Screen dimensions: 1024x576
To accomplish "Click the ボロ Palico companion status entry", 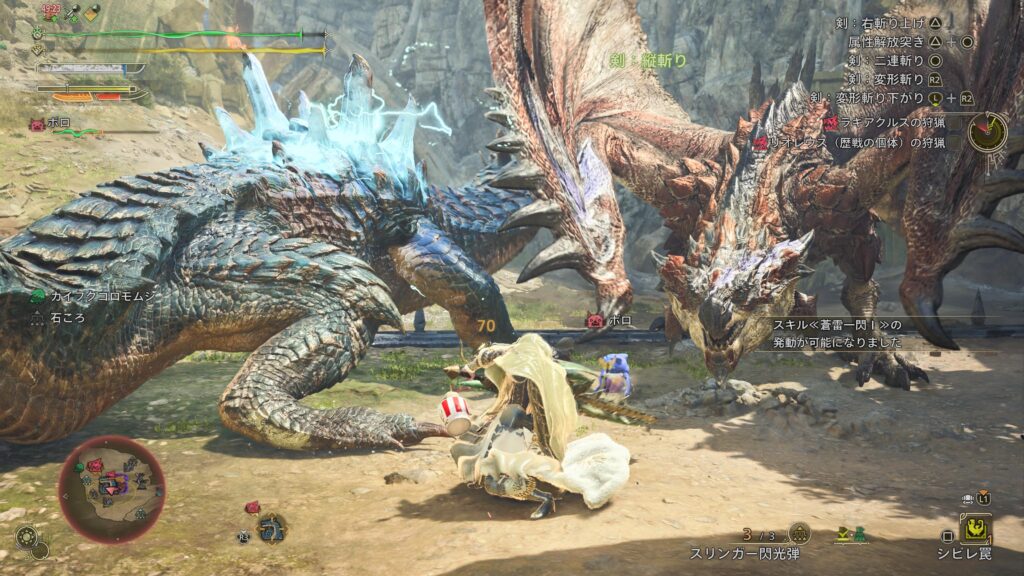I will pyautogui.click(x=52, y=126).
